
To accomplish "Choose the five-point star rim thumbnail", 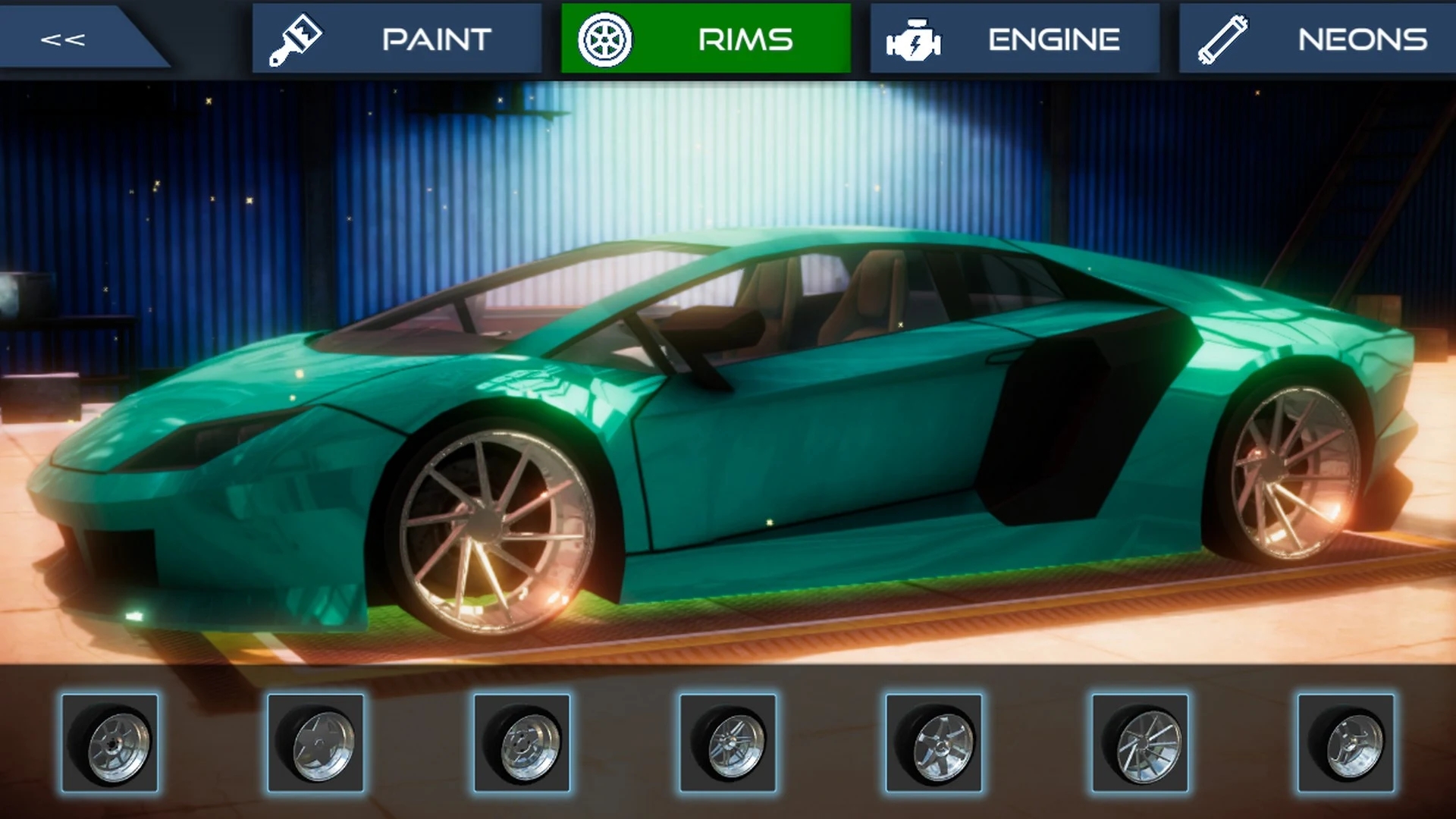I will coord(315,743).
